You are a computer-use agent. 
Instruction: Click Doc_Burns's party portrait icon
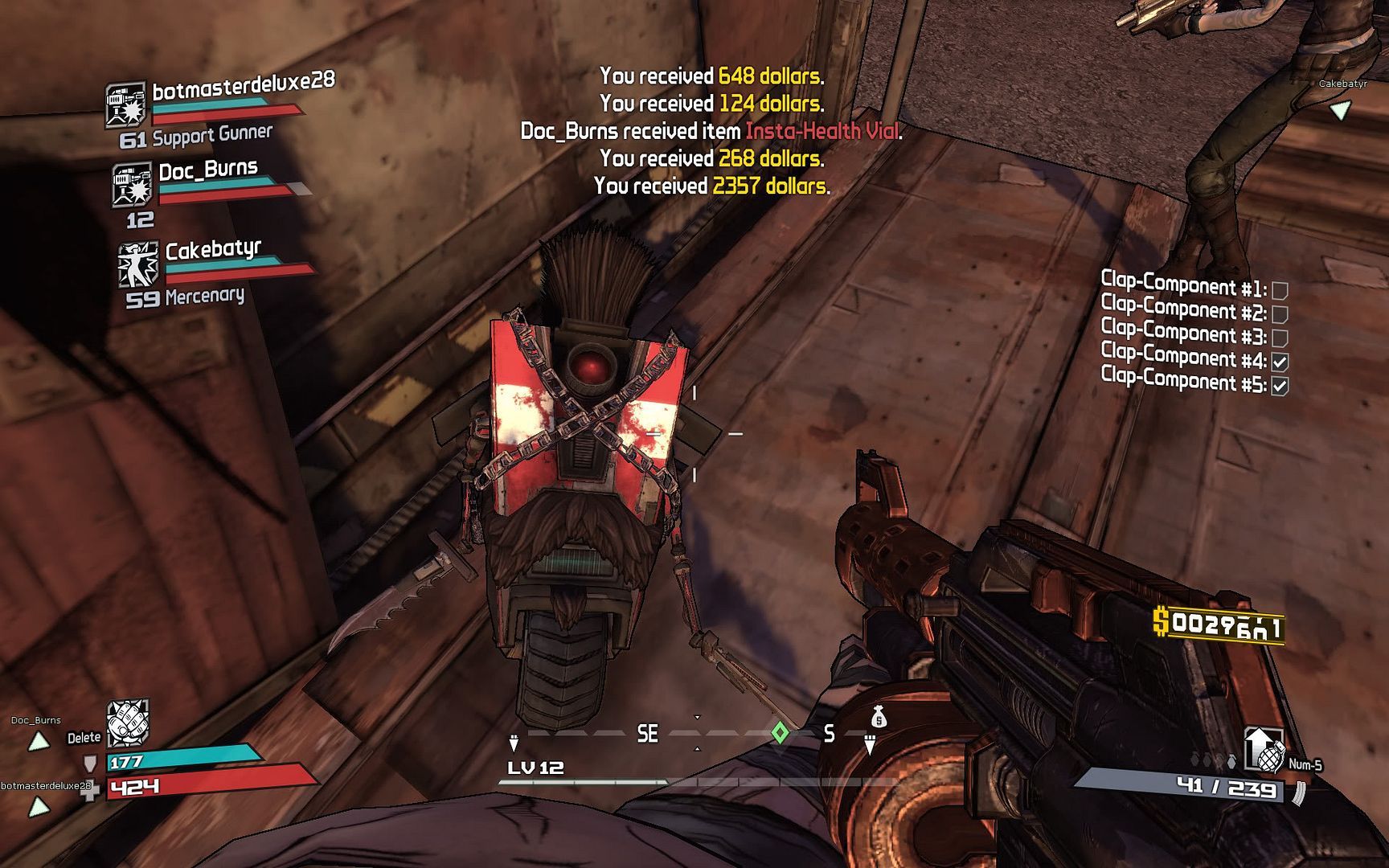pyautogui.click(x=132, y=184)
